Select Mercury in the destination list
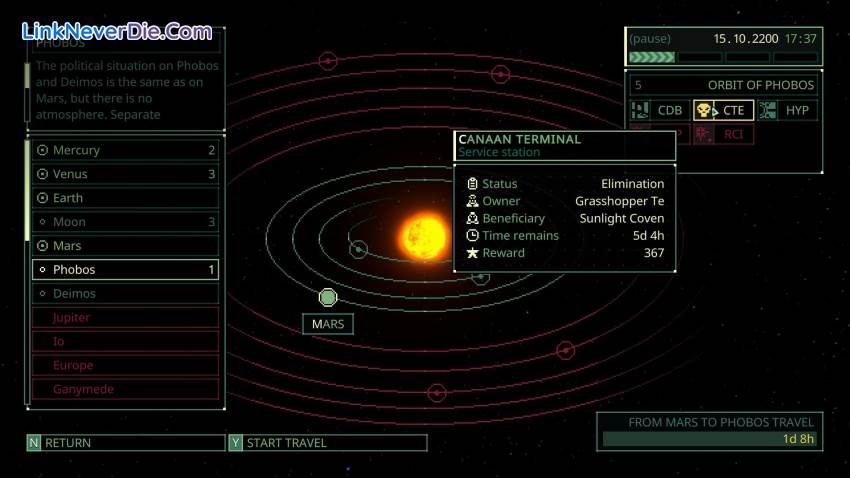This screenshot has height=478, width=850. [x=125, y=150]
